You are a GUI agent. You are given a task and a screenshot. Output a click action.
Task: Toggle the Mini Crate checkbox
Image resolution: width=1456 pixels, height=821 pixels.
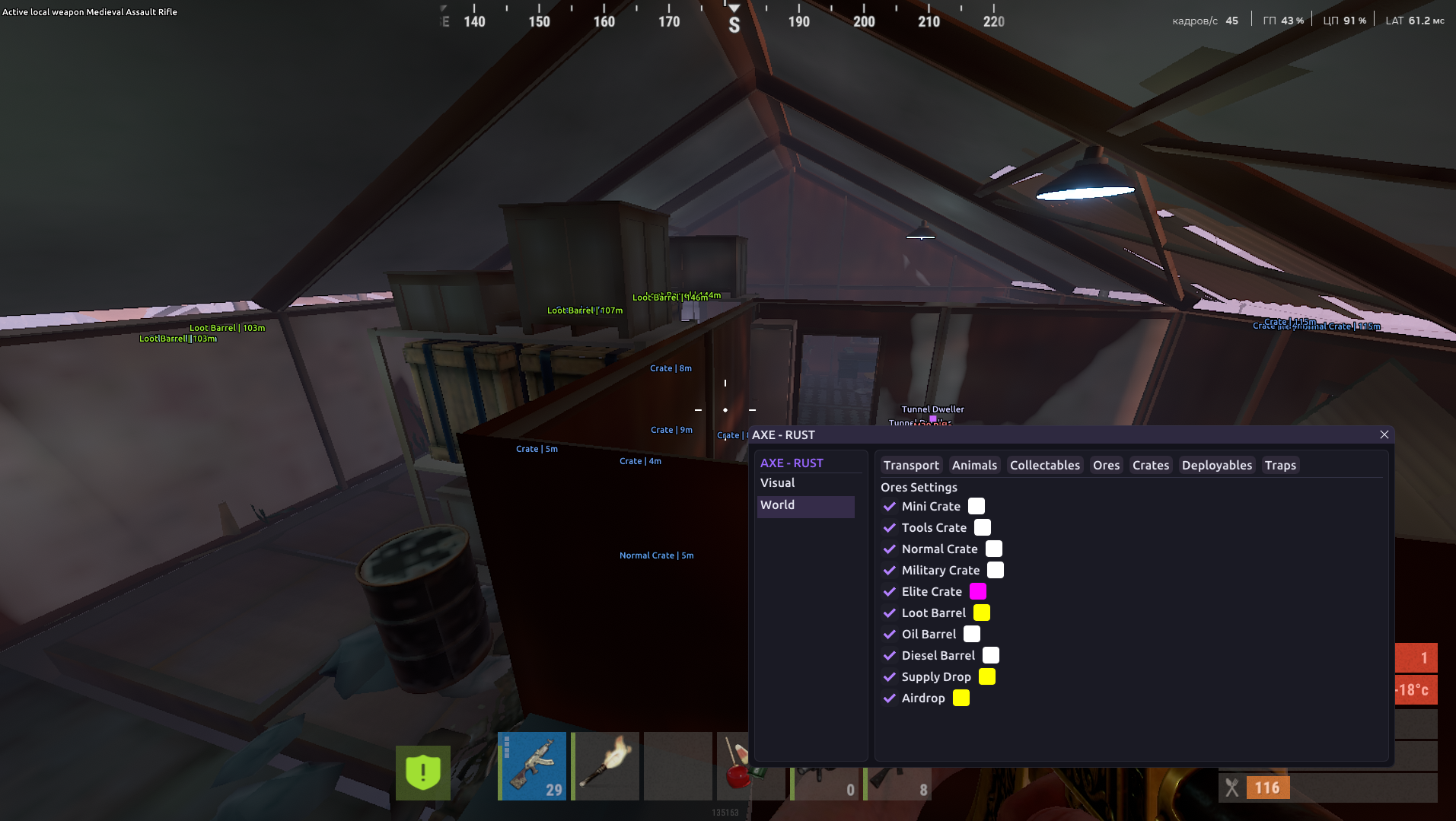click(890, 507)
